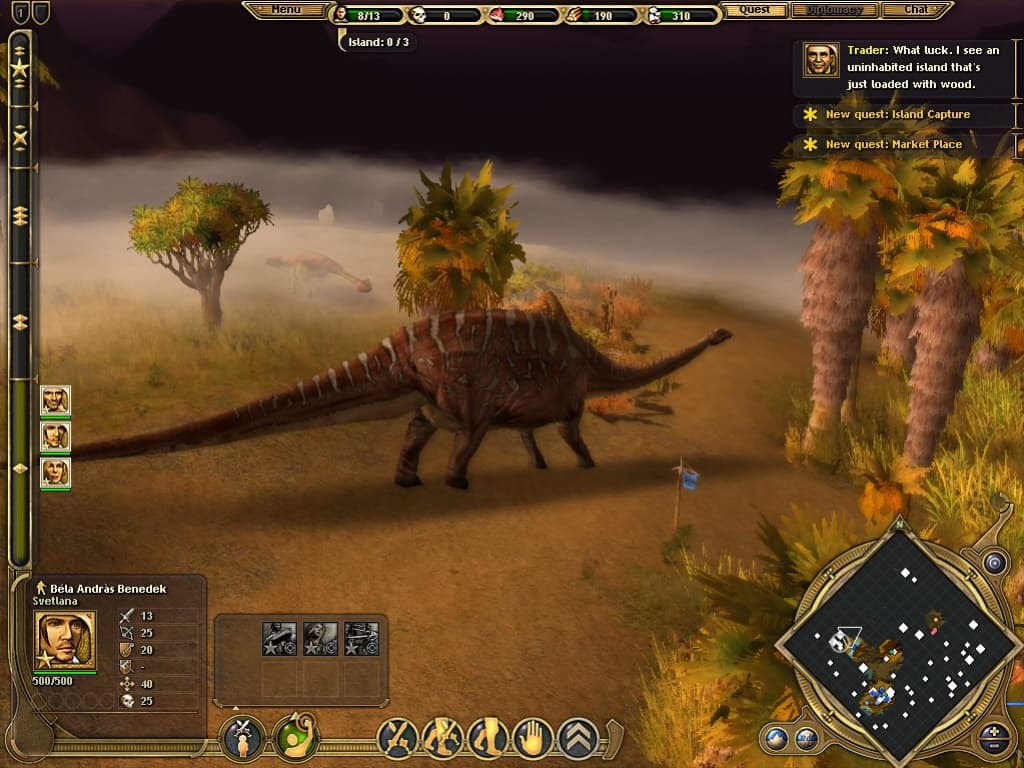This screenshot has width=1024, height=768.
Task: Click the Trader message portrait
Action: 821,60
